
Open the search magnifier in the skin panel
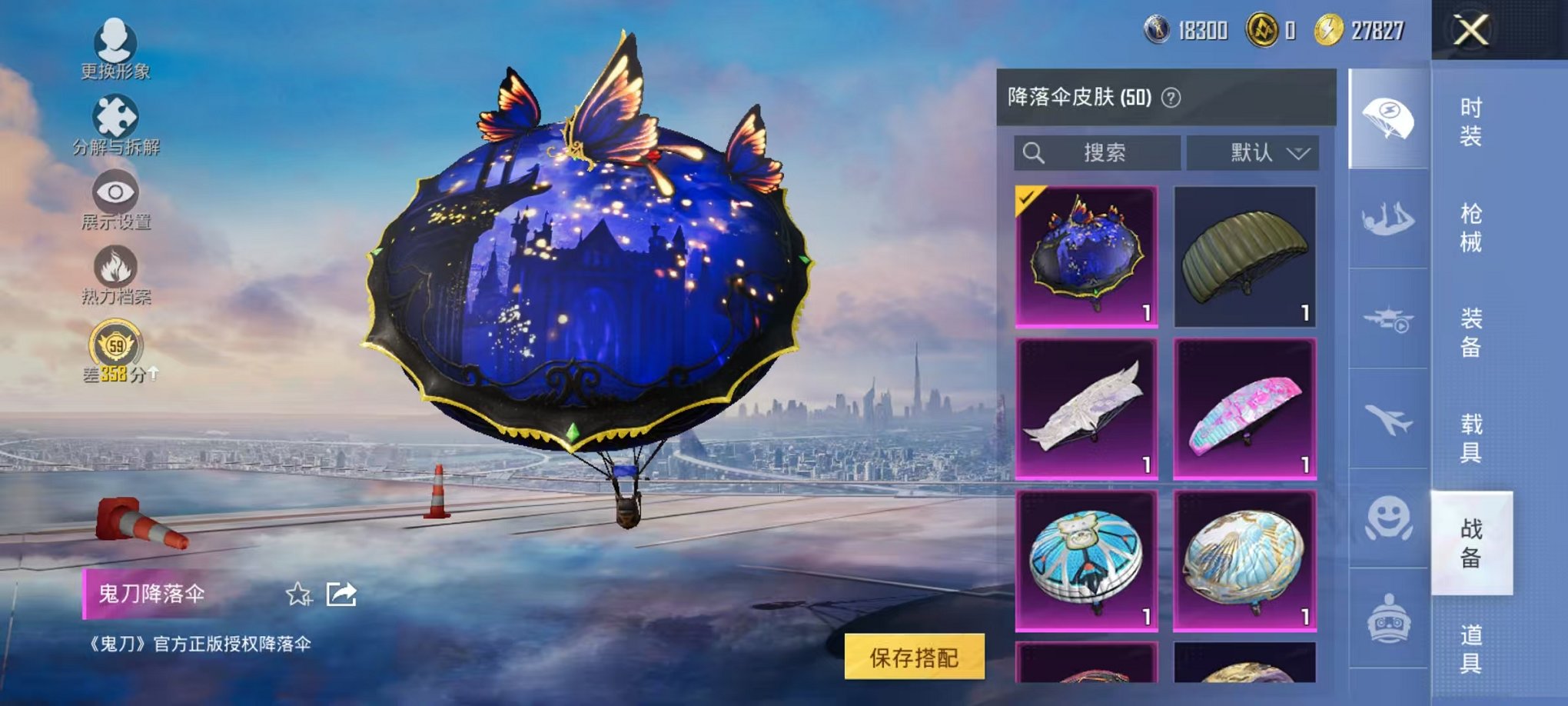tap(1035, 152)
